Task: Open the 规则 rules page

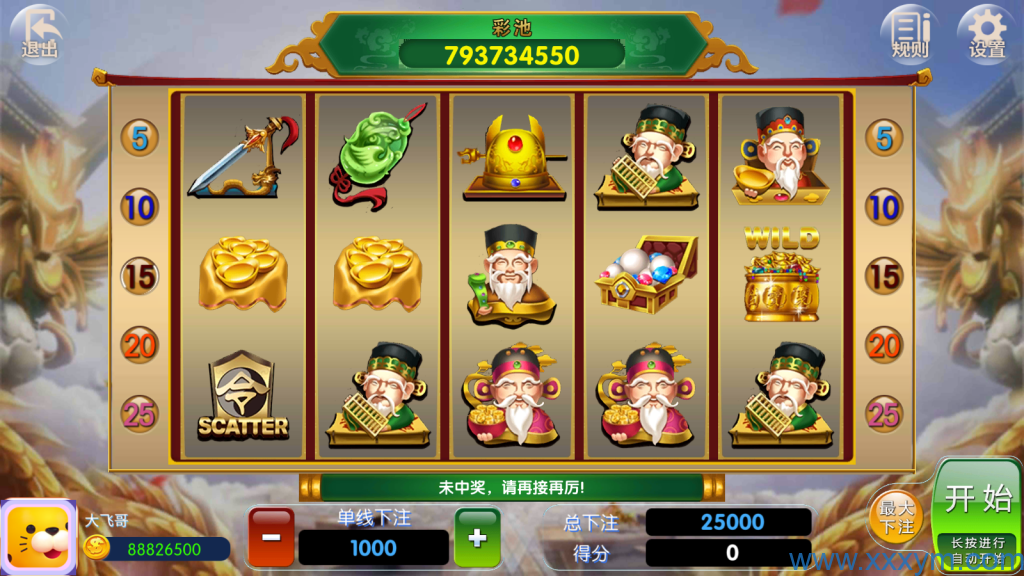Action: click(x=909, y=33)
